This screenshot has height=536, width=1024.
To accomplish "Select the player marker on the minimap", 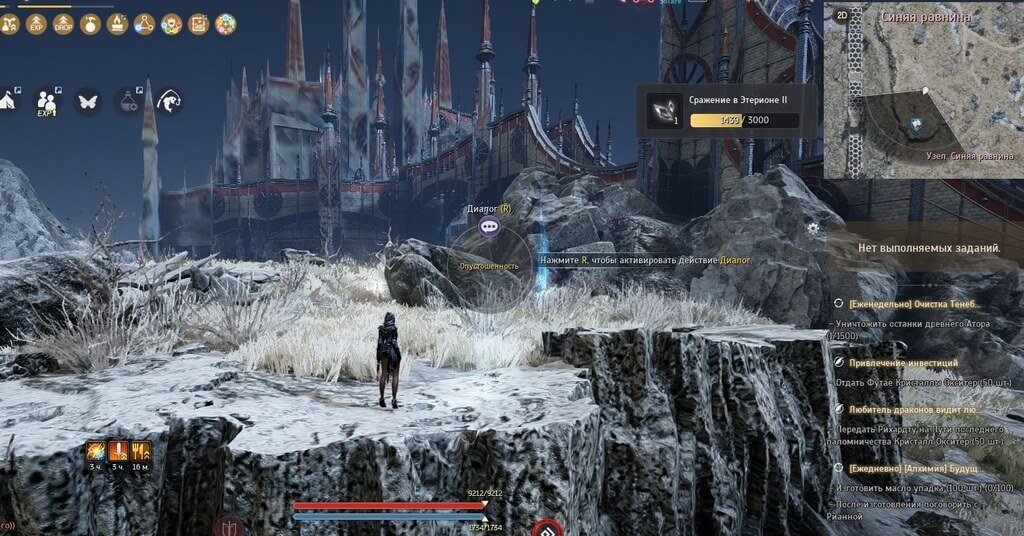I will click(915, 123).
